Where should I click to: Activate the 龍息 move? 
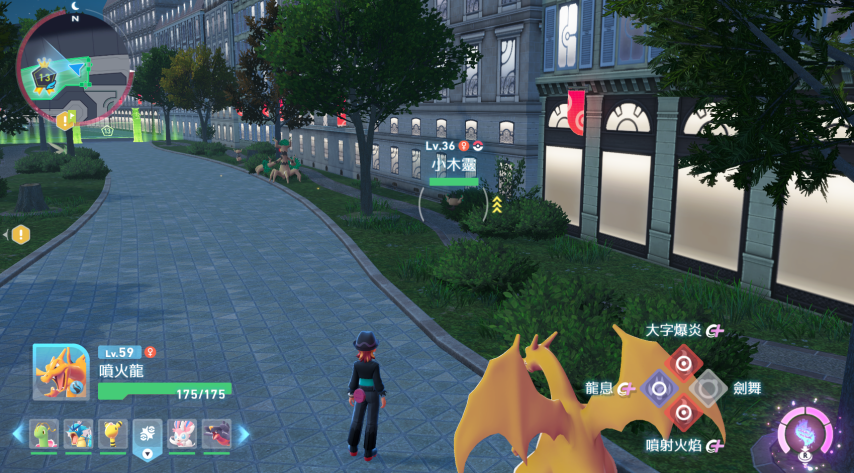[x=658, y=387]
